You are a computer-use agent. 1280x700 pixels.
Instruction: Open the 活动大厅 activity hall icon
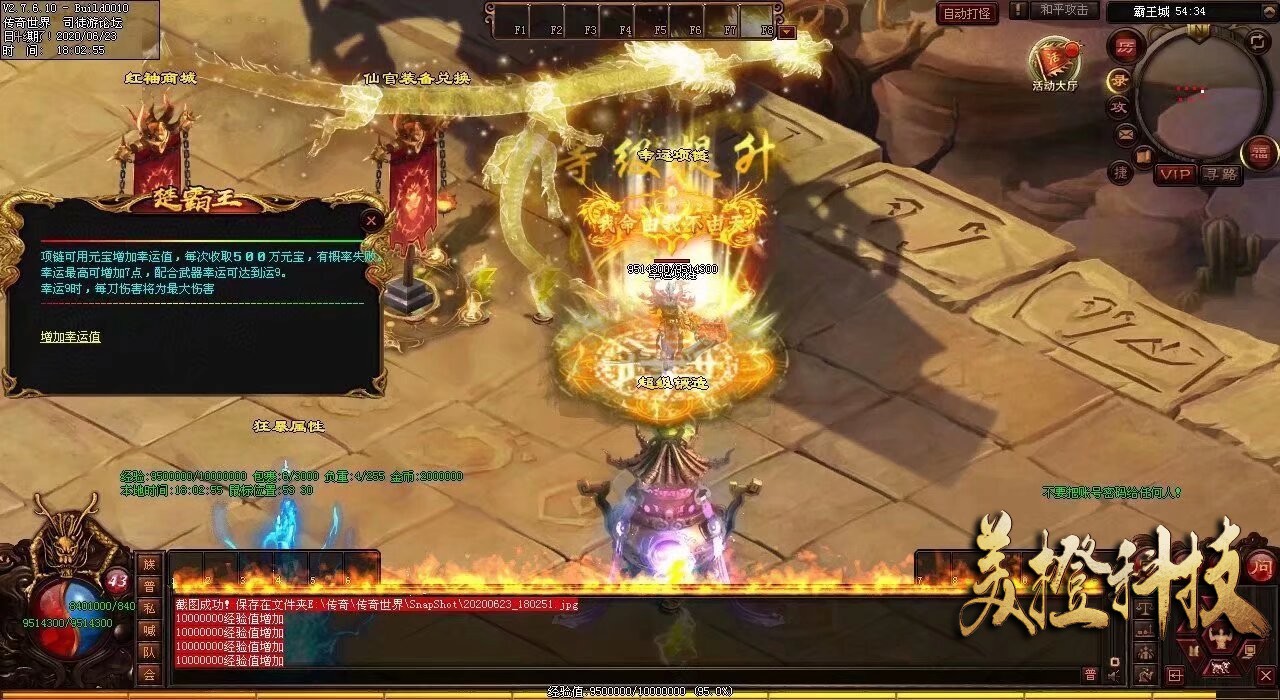(x=1055, y=62)
